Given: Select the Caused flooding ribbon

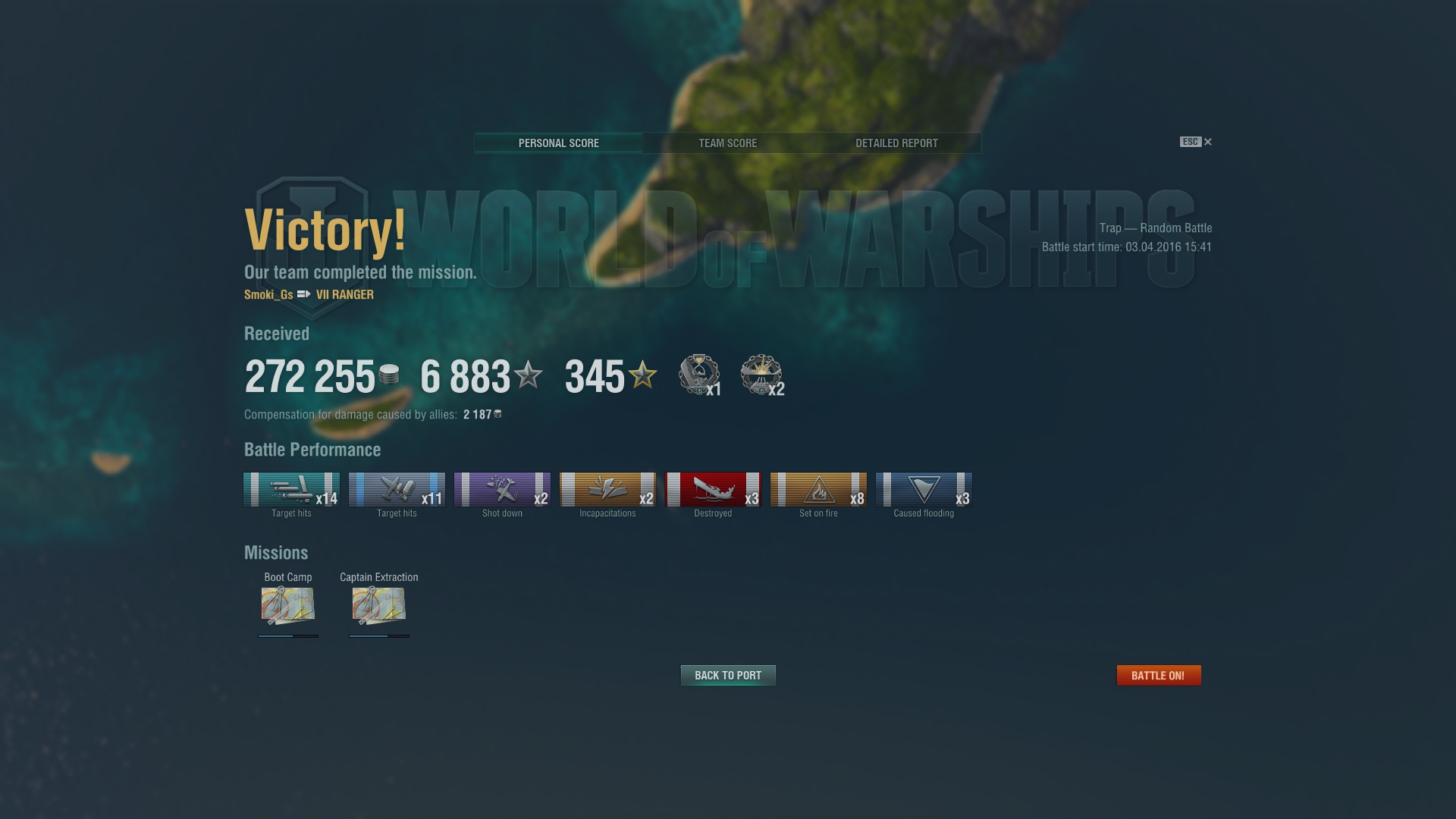Looking at the screenshot, I should [924, 490].
